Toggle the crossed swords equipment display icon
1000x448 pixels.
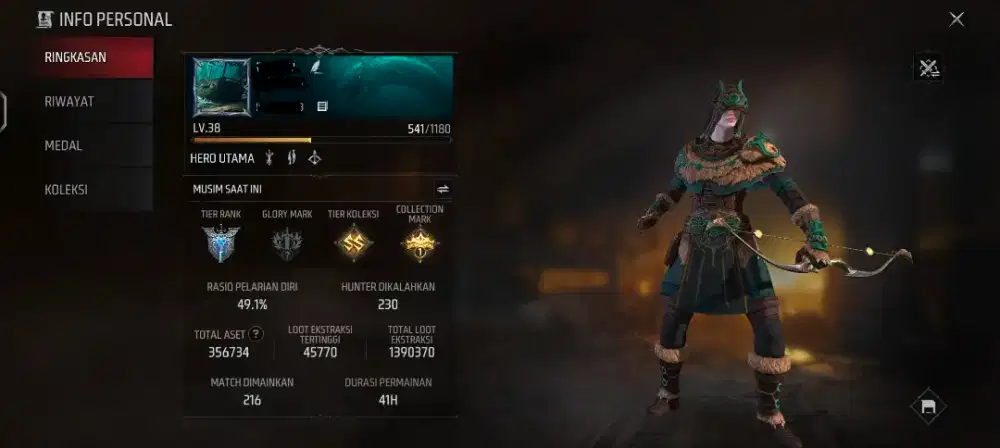(928, 68)
